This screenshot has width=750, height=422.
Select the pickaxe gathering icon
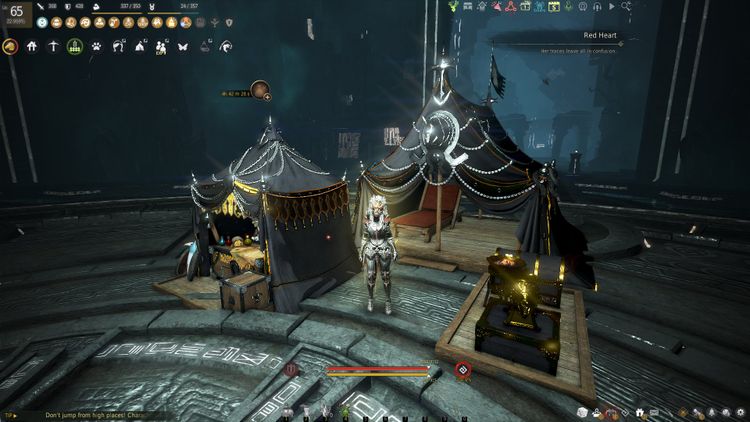coord(53,46)
